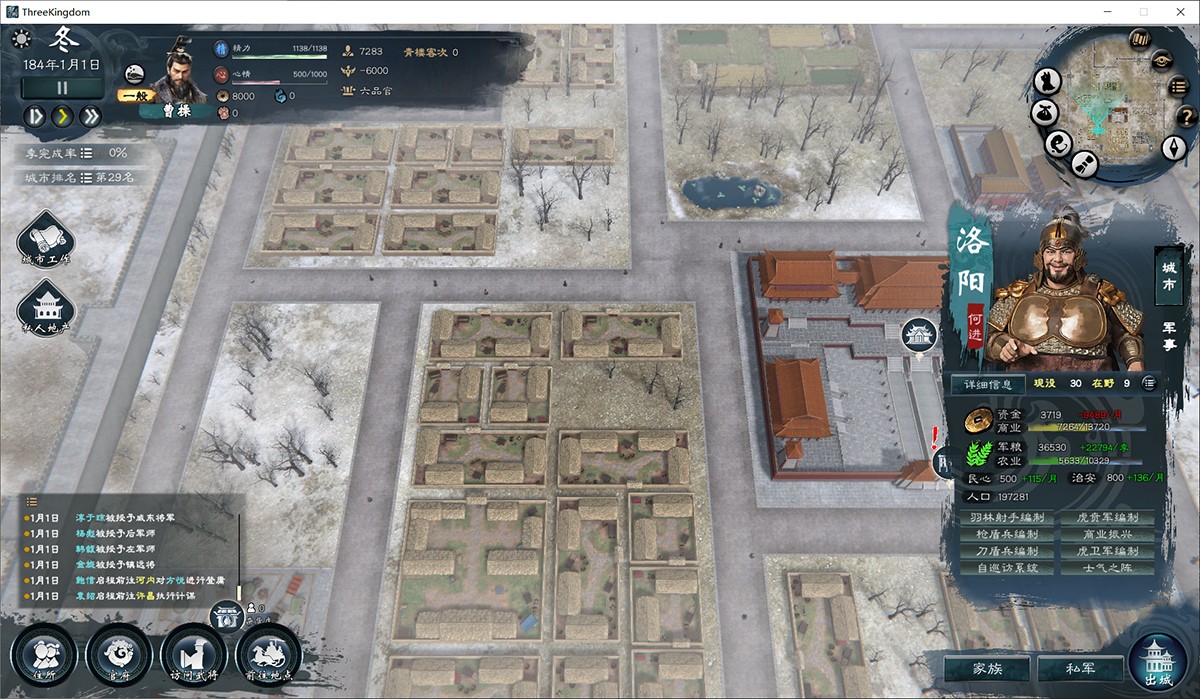Open the 私军 private army panel
Screen dimensions: 1200x699
tap(1080, 668)
